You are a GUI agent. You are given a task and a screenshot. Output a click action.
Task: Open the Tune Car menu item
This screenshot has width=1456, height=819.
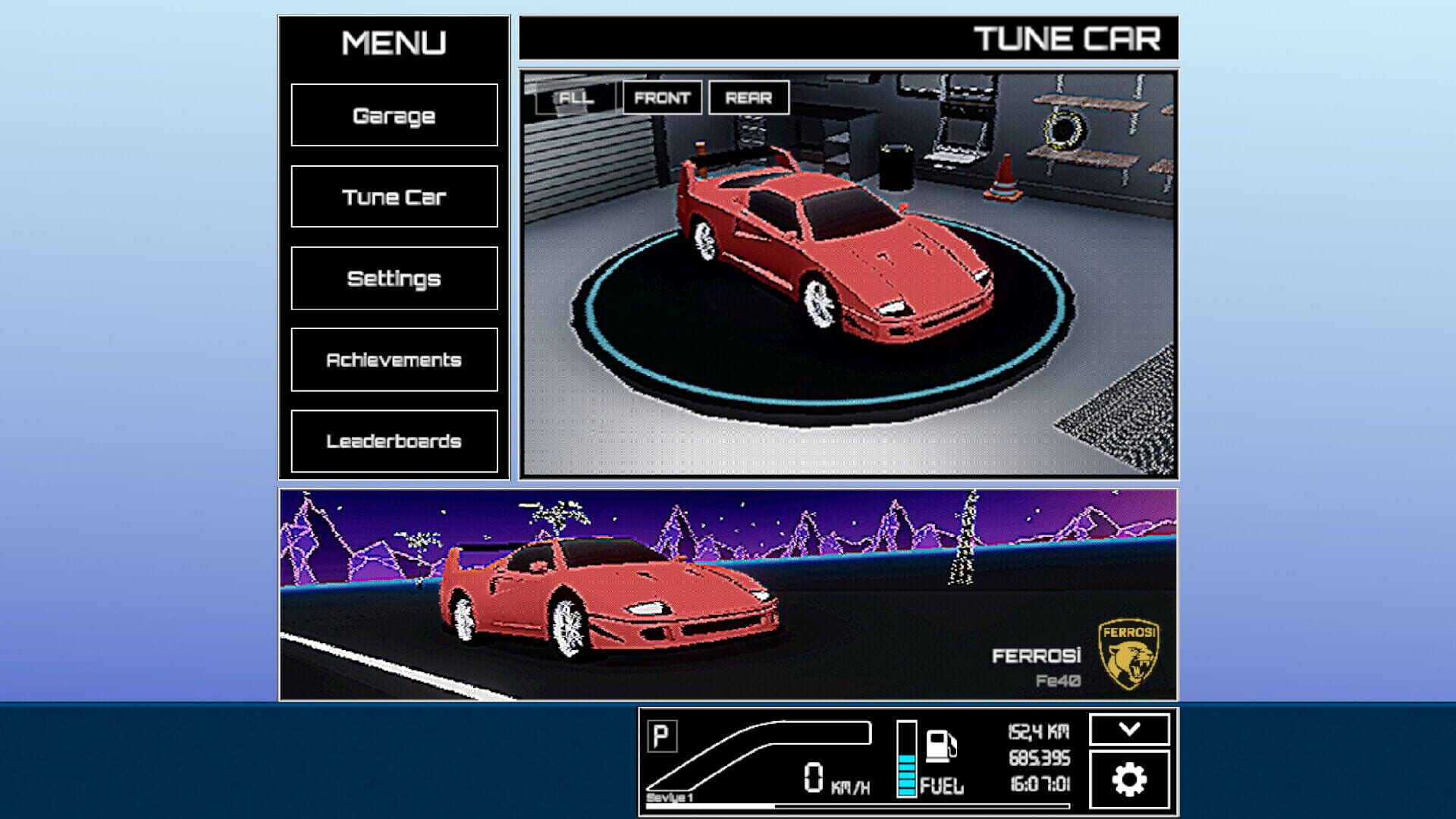click(x=394, y=197)
